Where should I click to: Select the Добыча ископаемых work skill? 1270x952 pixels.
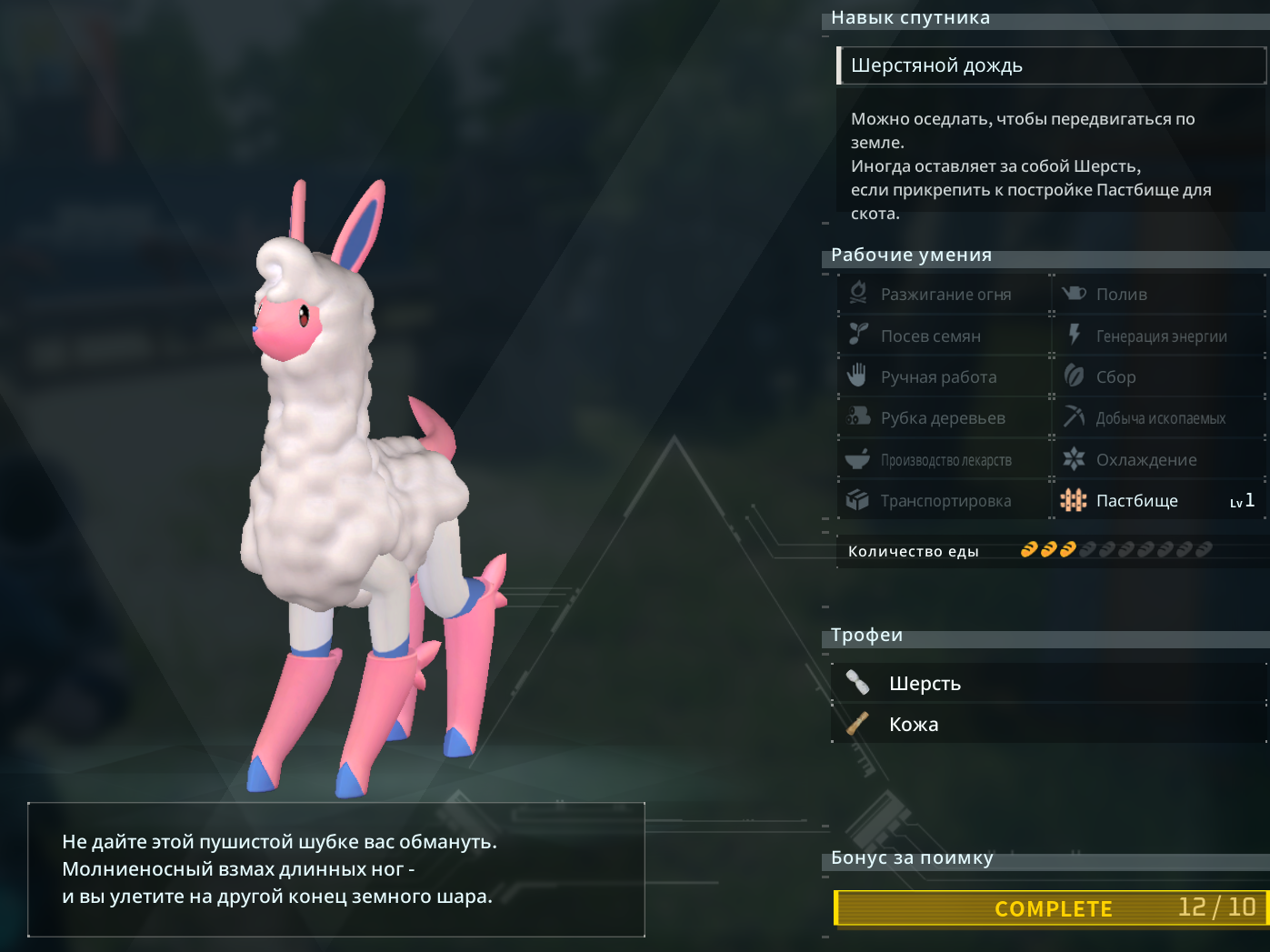click(x=1159, y=418)
